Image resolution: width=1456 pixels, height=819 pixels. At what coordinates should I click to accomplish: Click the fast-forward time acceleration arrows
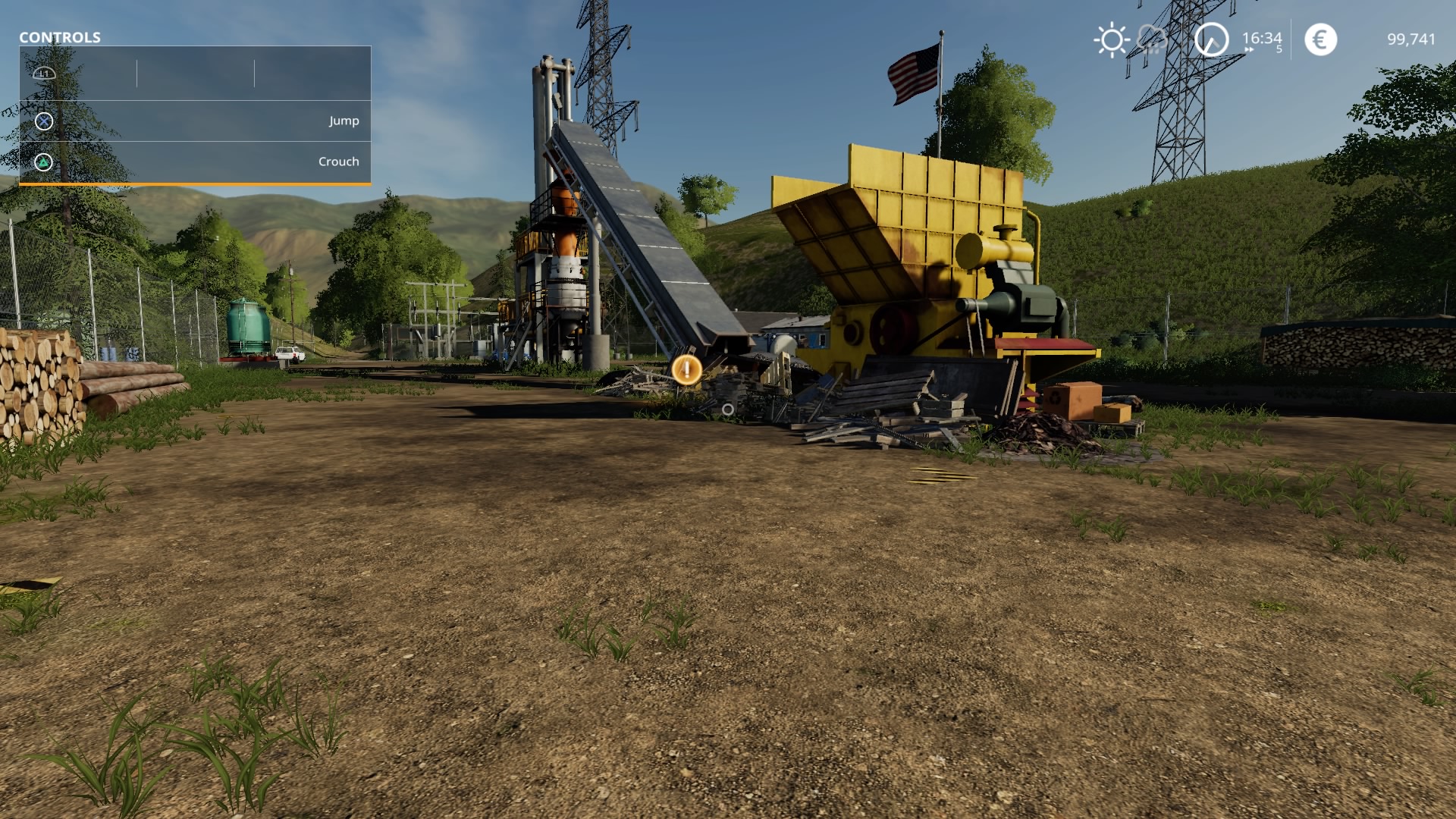coord(1248,50)
